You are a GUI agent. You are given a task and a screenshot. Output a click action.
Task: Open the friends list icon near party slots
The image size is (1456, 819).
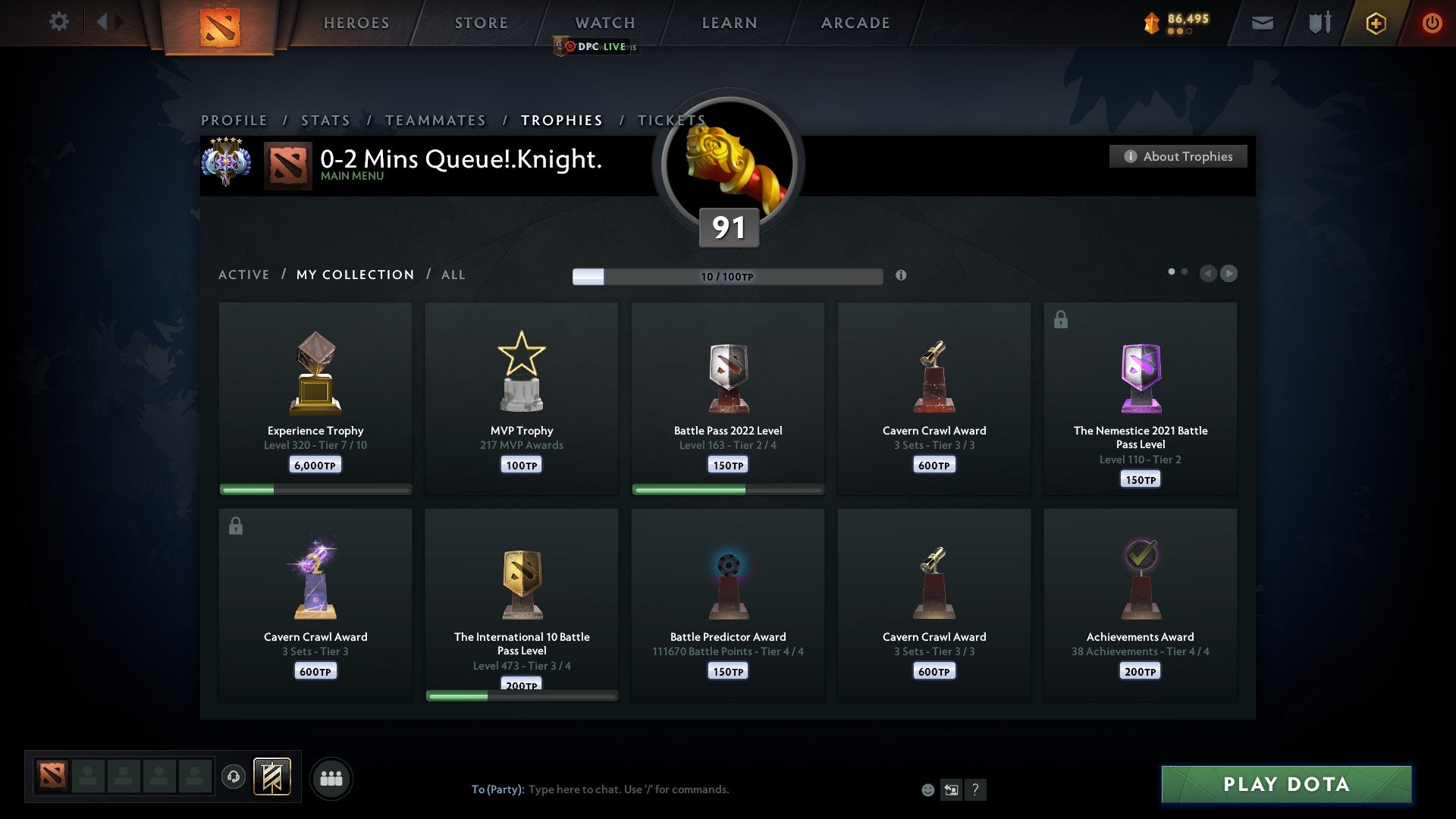click(331, 777)
